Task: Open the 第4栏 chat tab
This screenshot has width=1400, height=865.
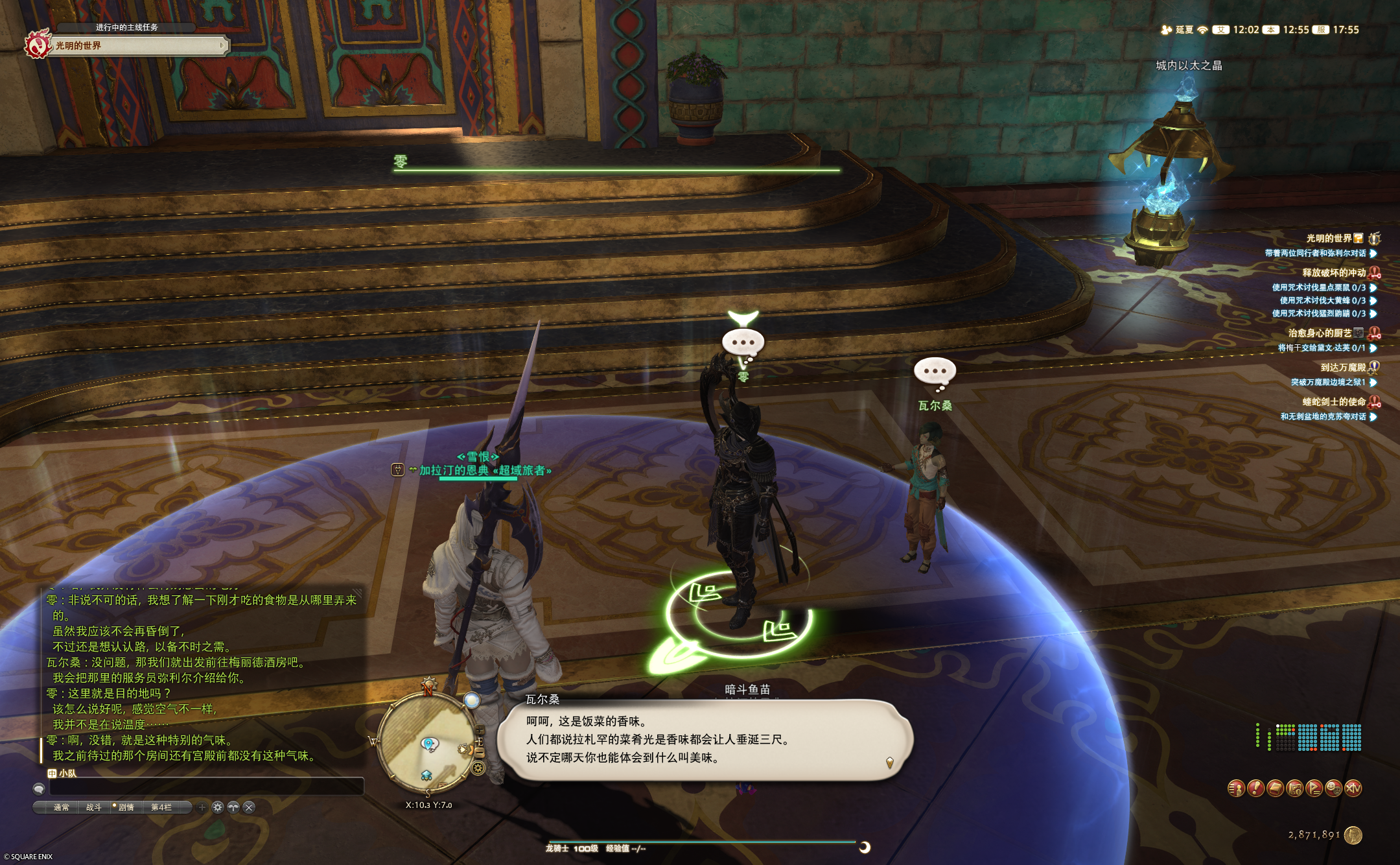Action: pos(161,807)
